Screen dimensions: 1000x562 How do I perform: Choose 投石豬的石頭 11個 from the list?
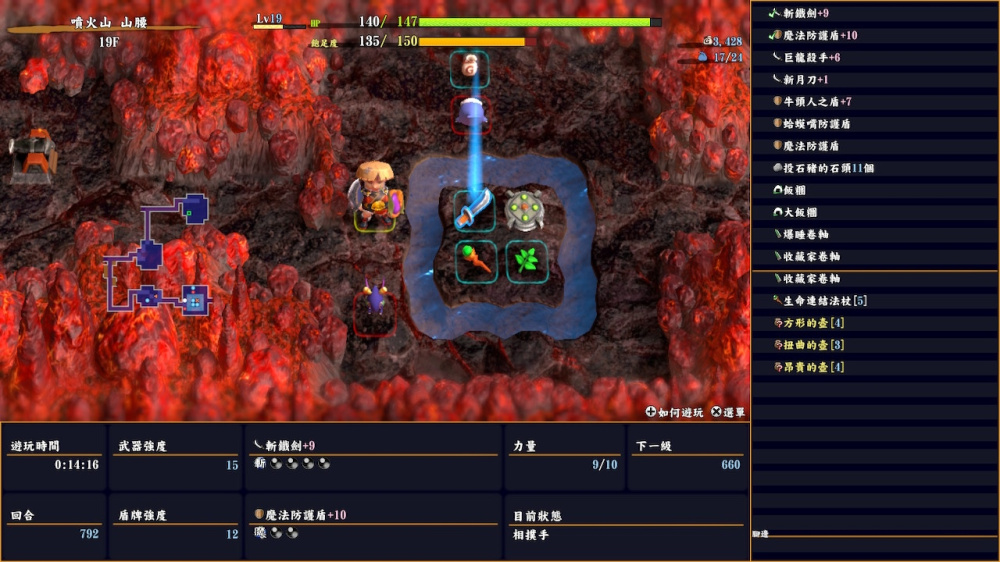(x=828, y=168)
